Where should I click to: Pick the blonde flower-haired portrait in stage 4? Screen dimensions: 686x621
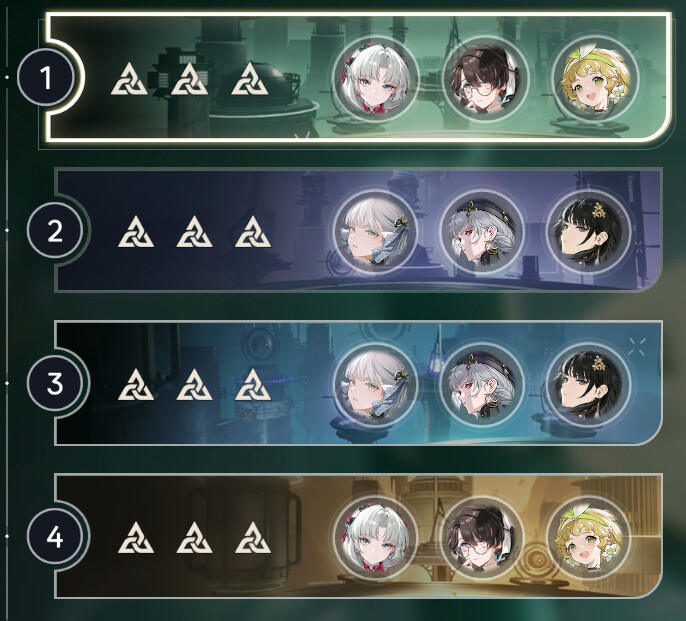[588, 535]
